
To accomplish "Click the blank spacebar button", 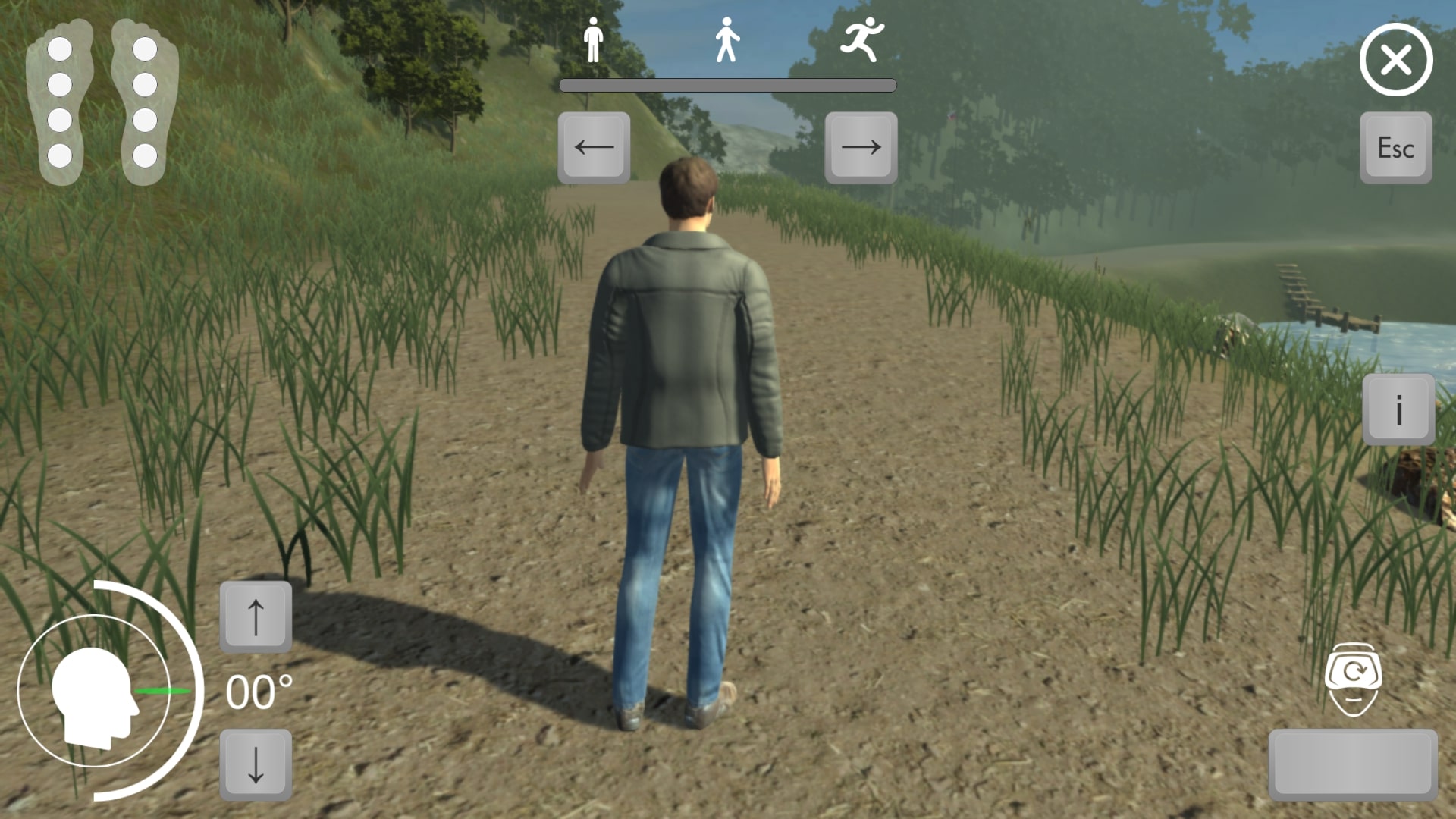I will 1353,764.
